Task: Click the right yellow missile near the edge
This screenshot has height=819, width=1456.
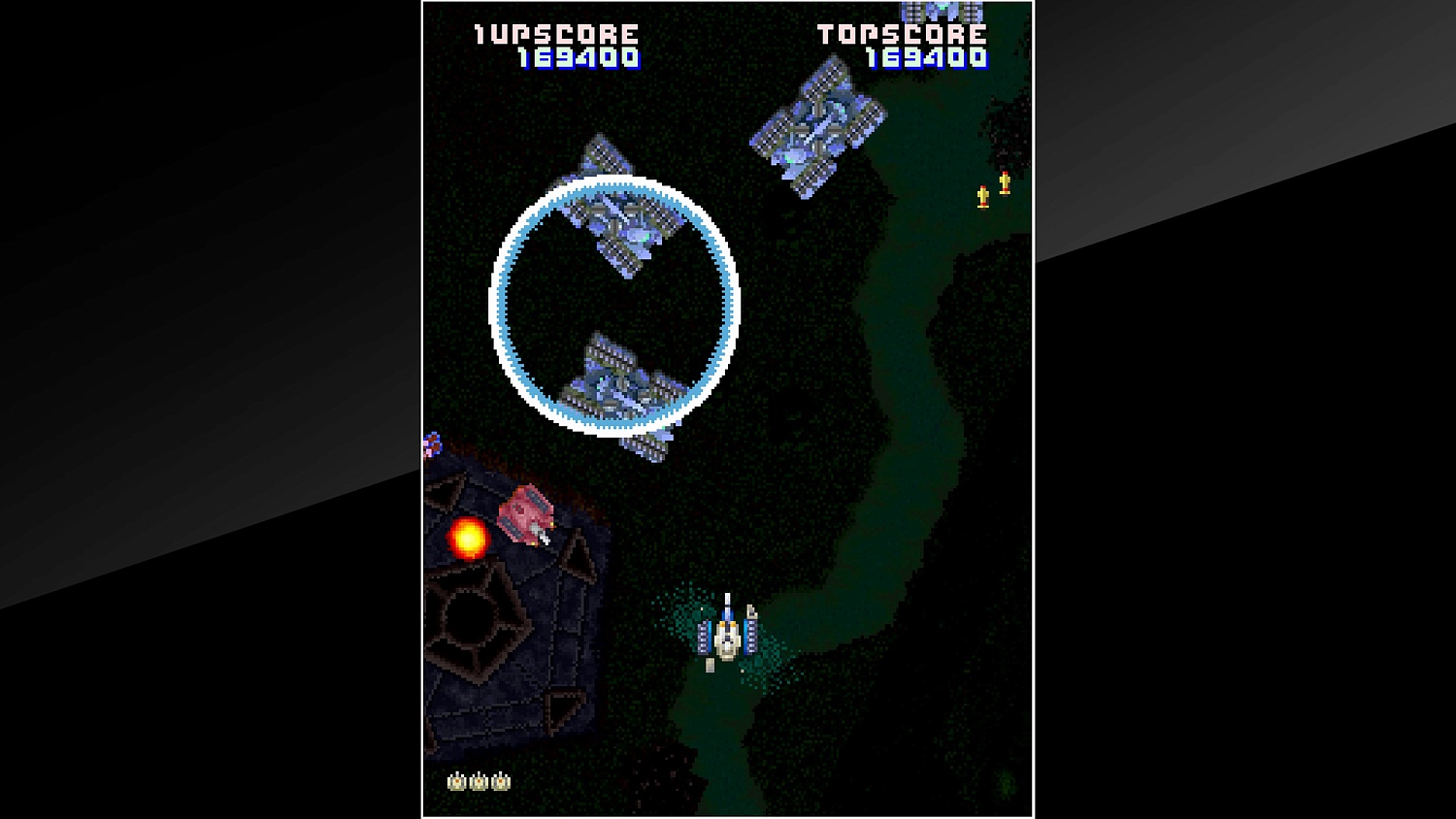Action: tap(1004, 180)
